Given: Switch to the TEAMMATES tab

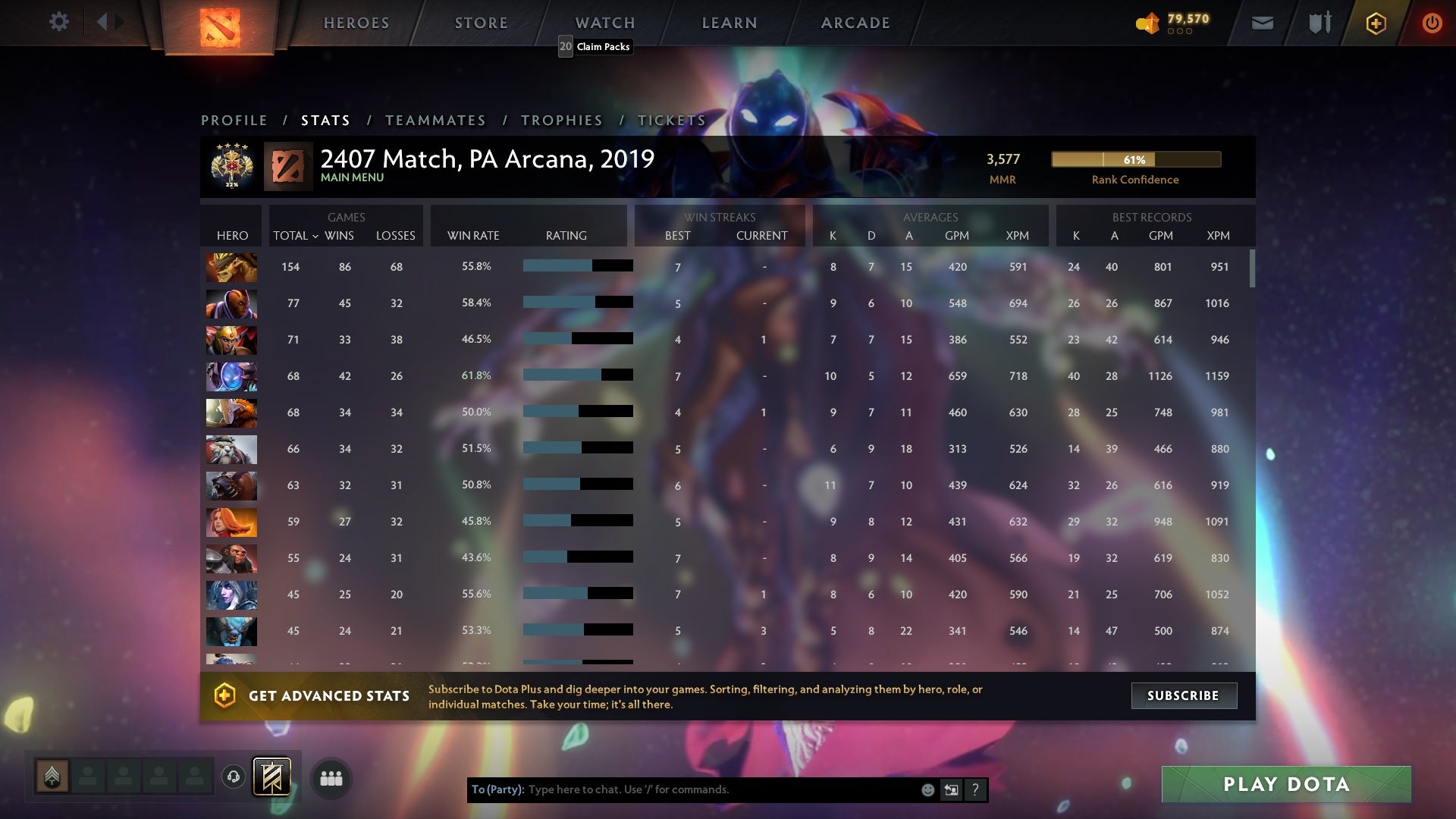Looking at the screenshot, I should (436, 120).
